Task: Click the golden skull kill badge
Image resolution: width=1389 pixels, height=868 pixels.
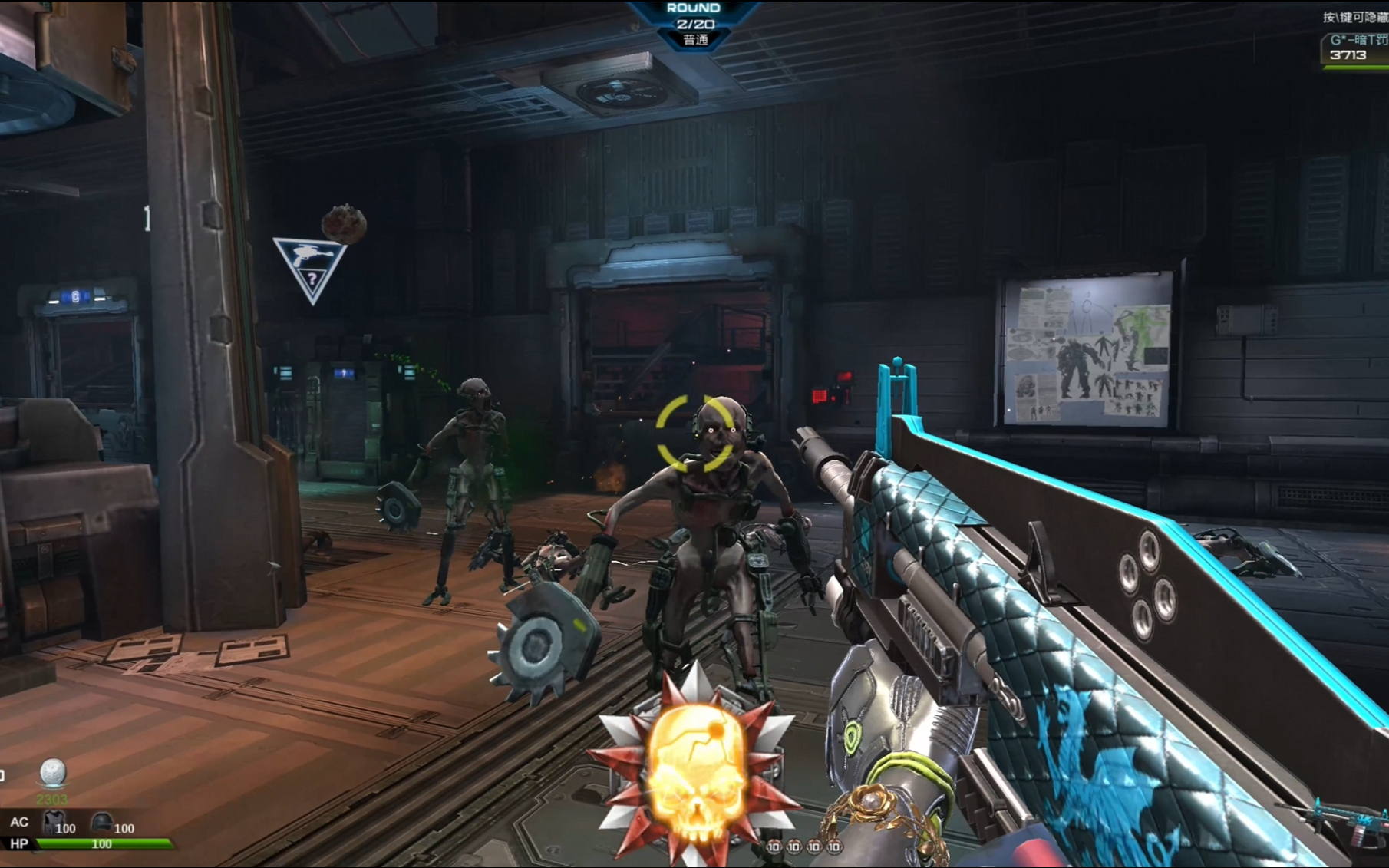Action: tap(695, 769)
